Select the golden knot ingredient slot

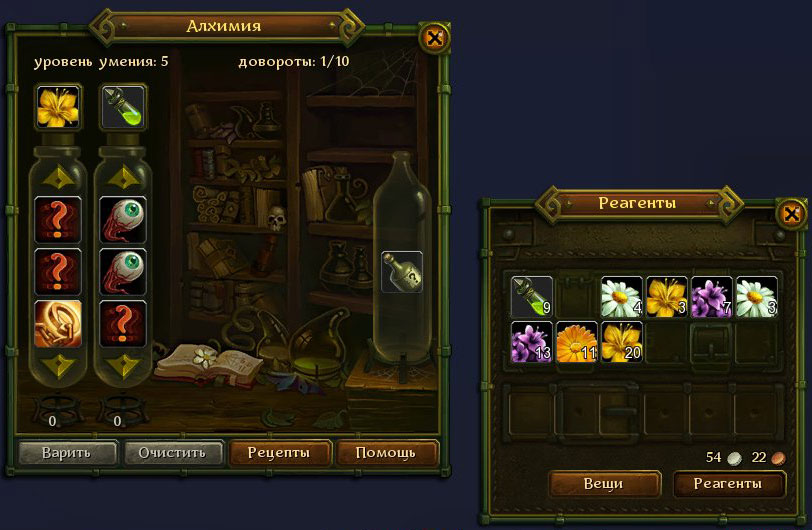[x=58, y=323]
